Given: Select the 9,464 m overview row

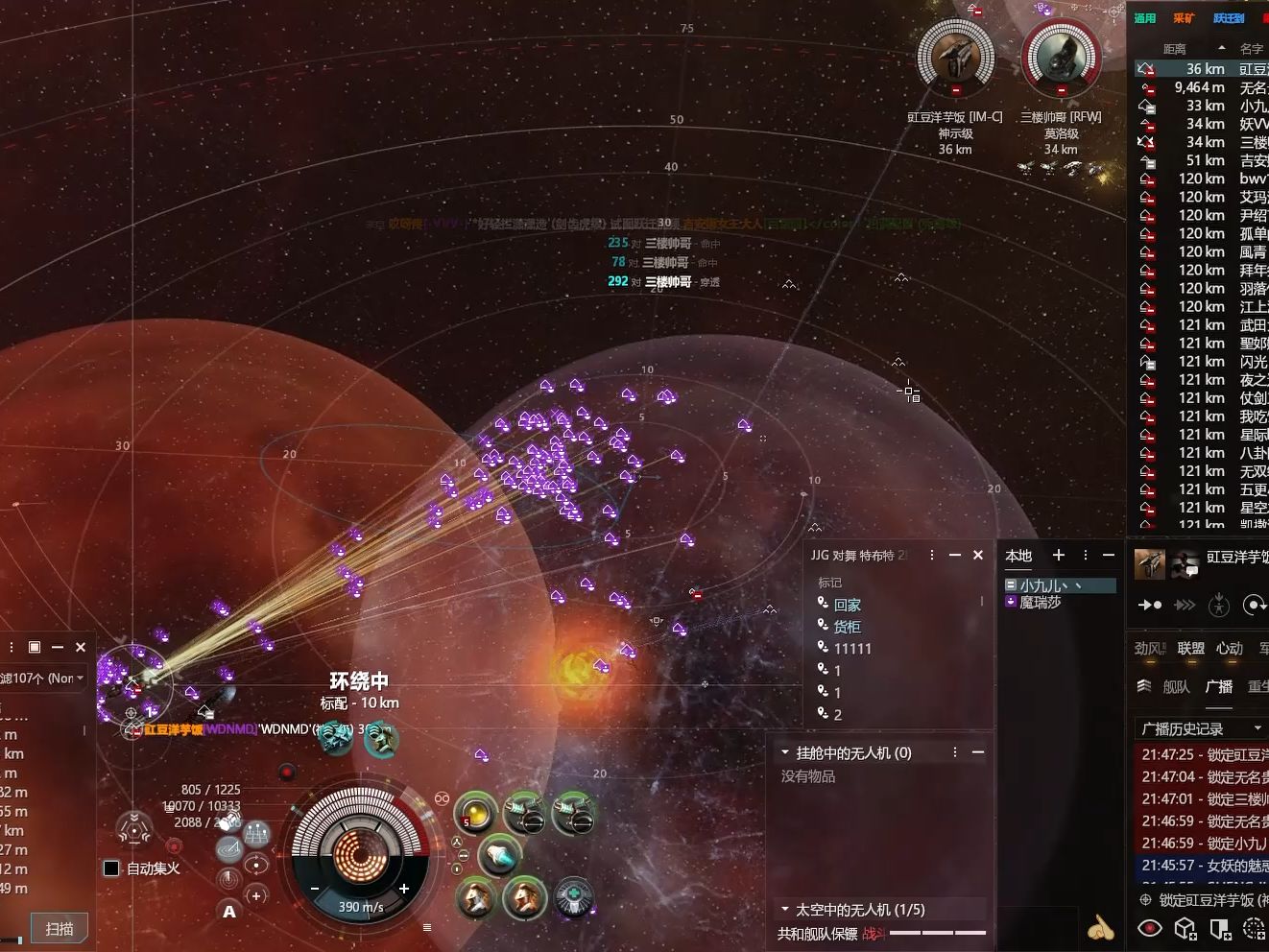Looking at the screenshot, I should [1200, 87].
